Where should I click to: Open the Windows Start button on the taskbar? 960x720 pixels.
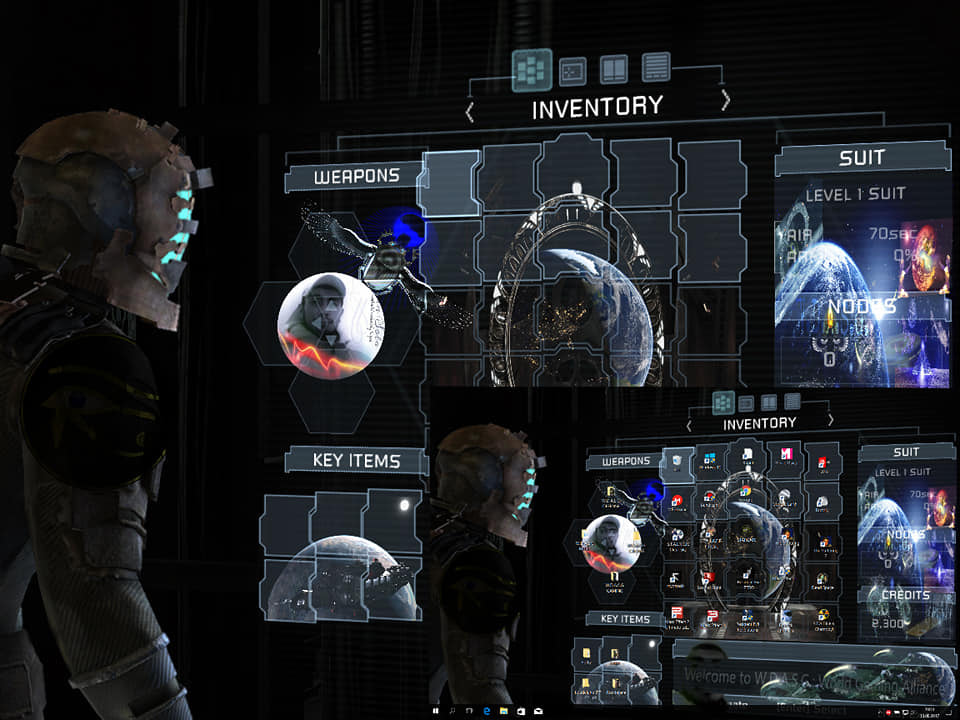click(436, 710)
